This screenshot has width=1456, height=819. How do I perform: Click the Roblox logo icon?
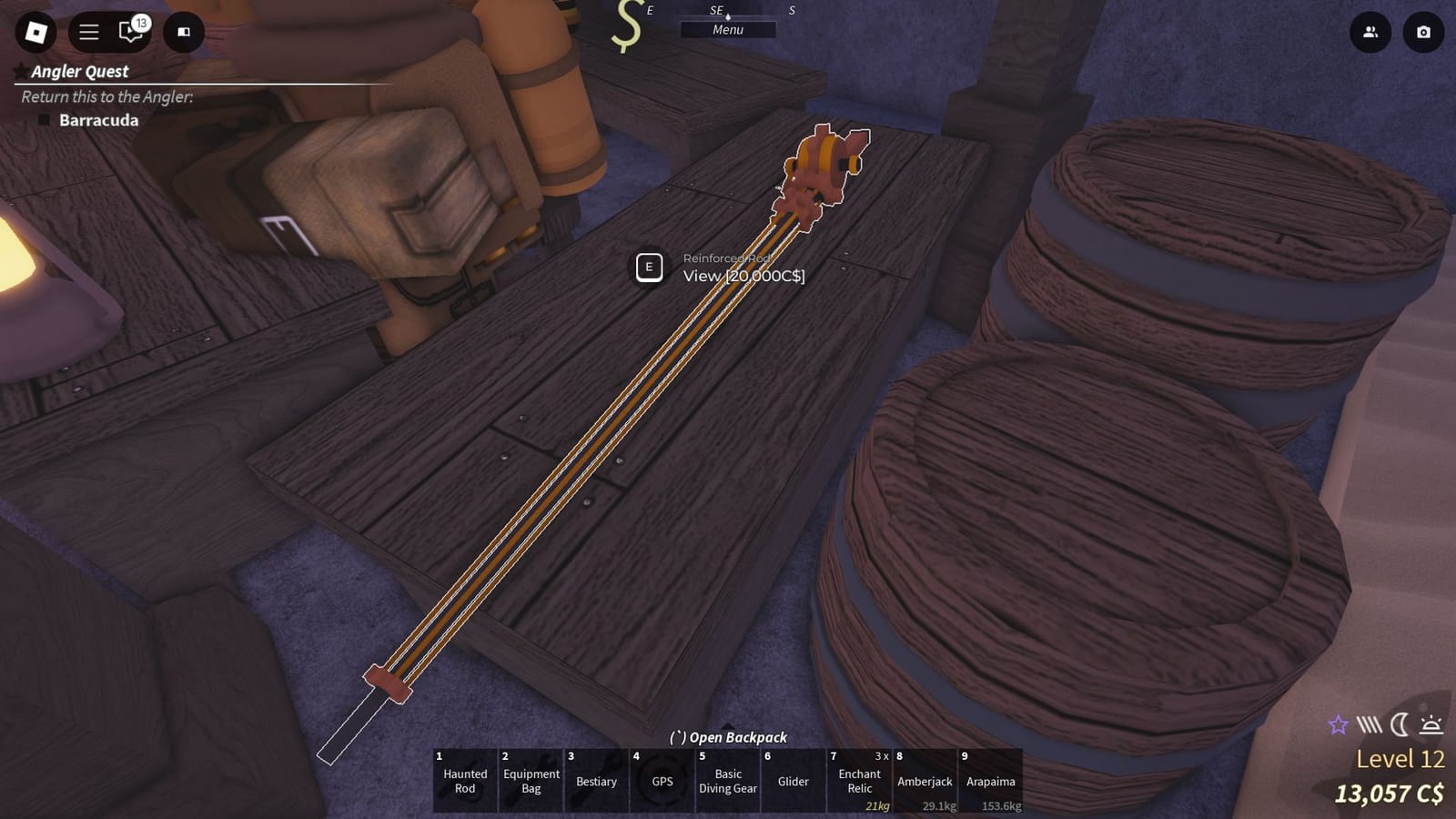point(33,33)
